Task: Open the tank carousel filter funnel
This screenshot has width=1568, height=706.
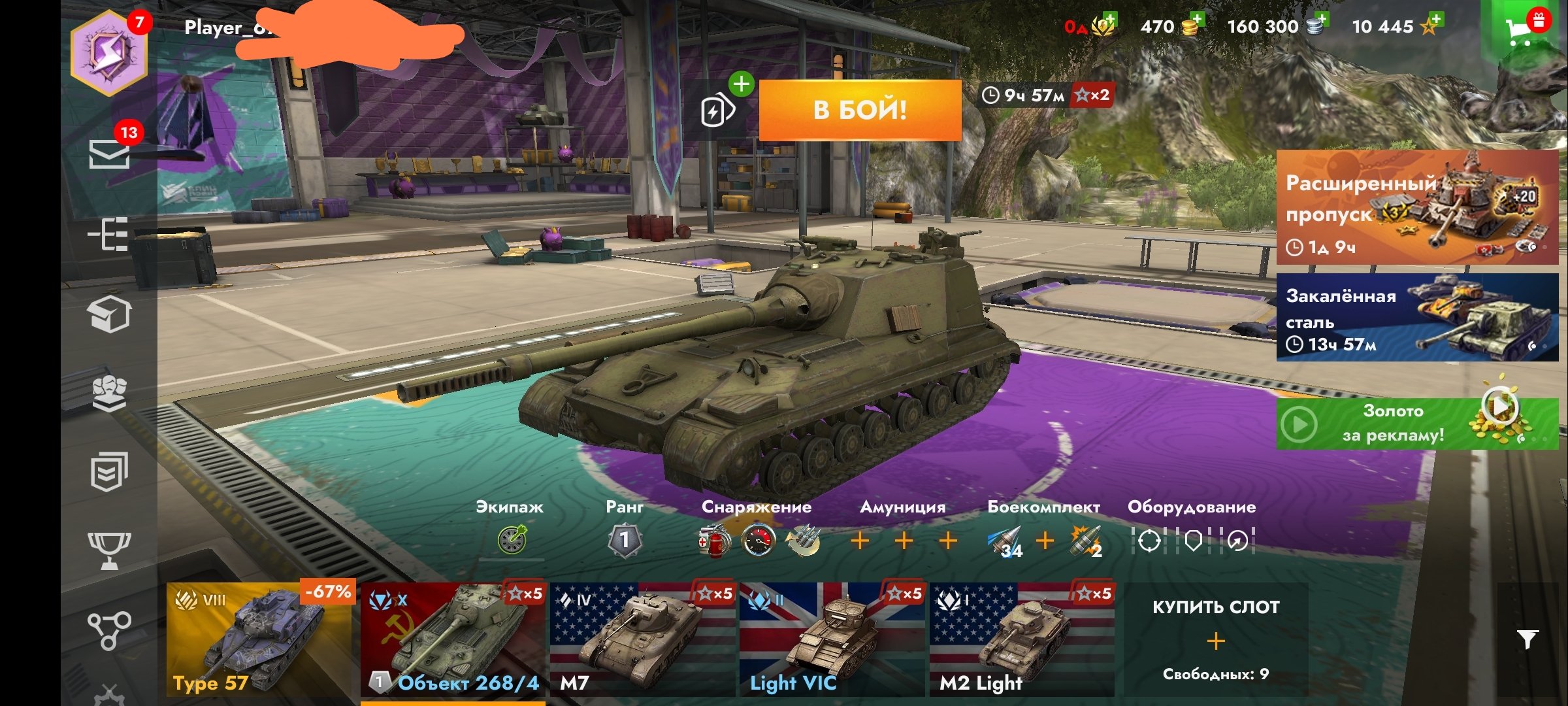Action: tap(1527, 639)
